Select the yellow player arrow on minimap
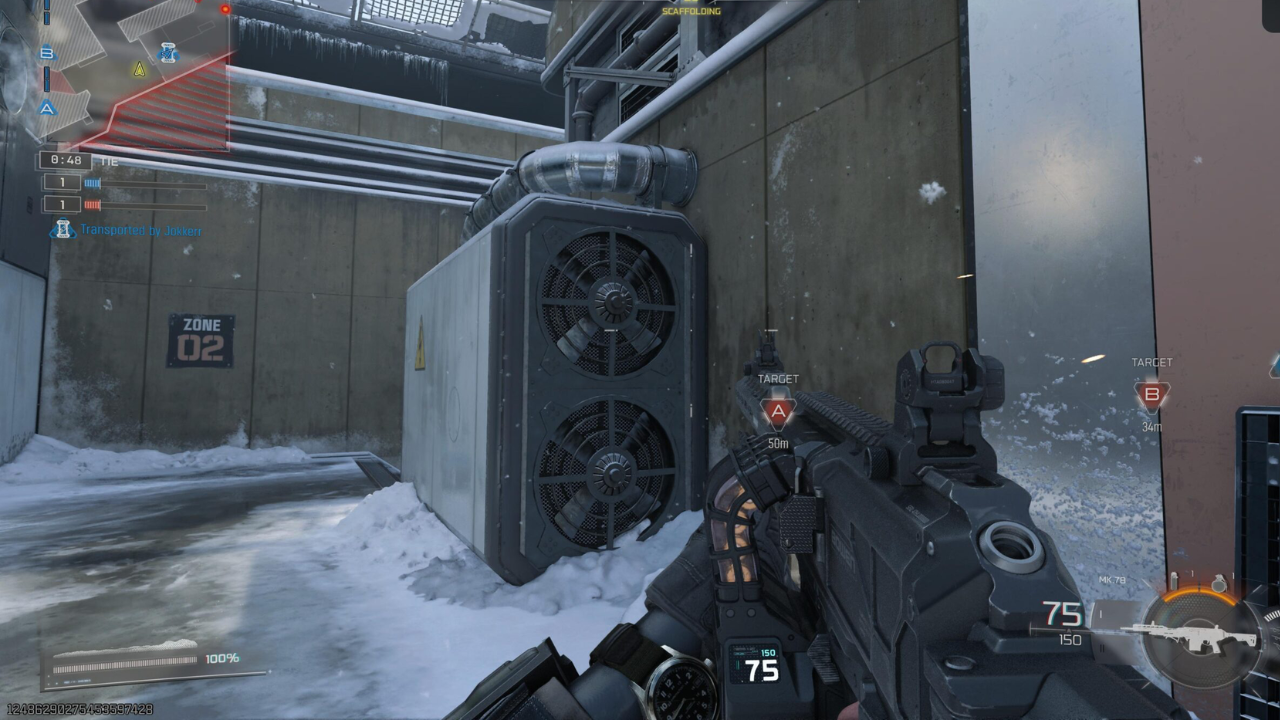The height and width of the screenshot is (720, 1280). (x=140, y=69)
